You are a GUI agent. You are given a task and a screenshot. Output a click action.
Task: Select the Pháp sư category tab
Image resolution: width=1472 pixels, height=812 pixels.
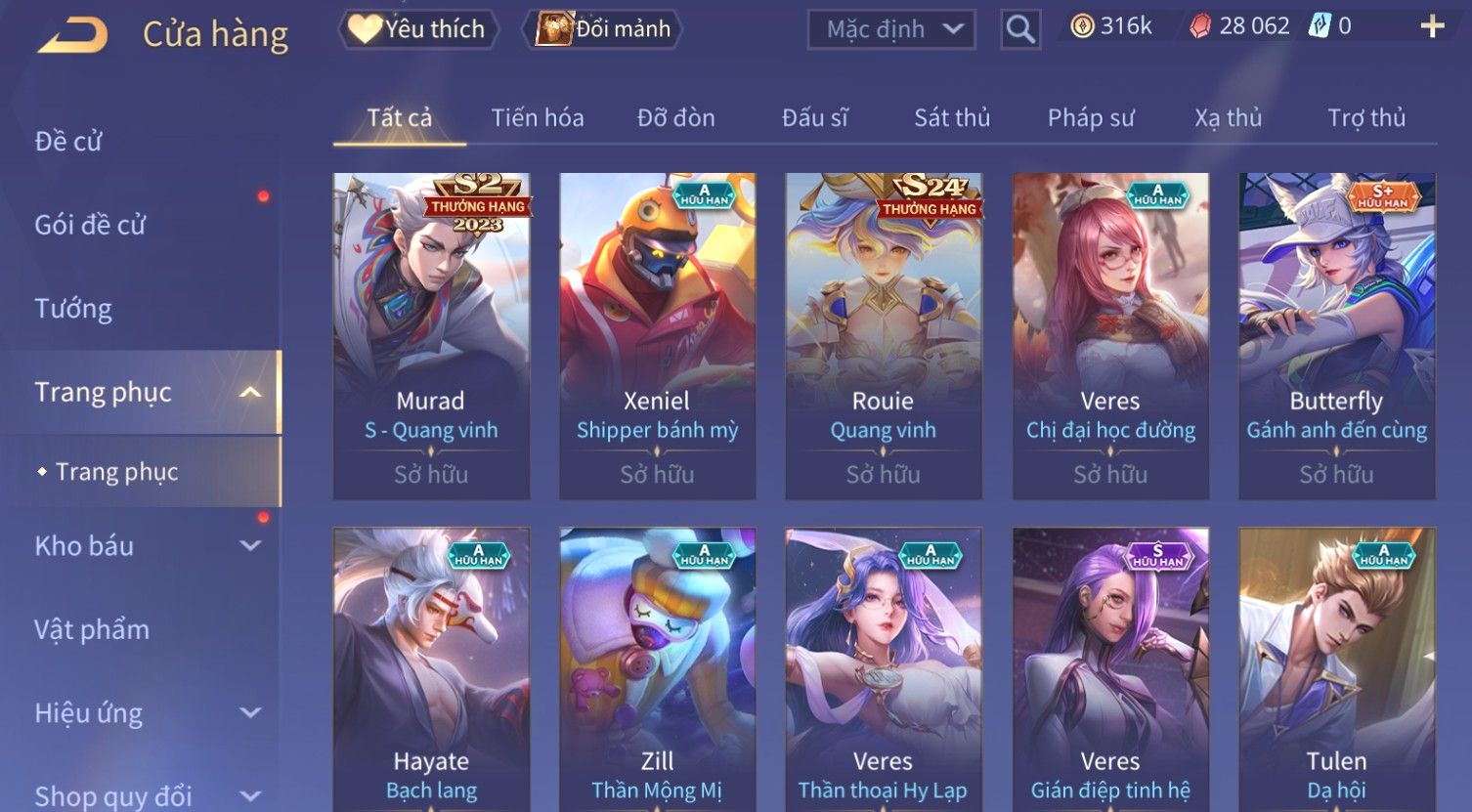pyautogui.click(x=1091, y=118)
